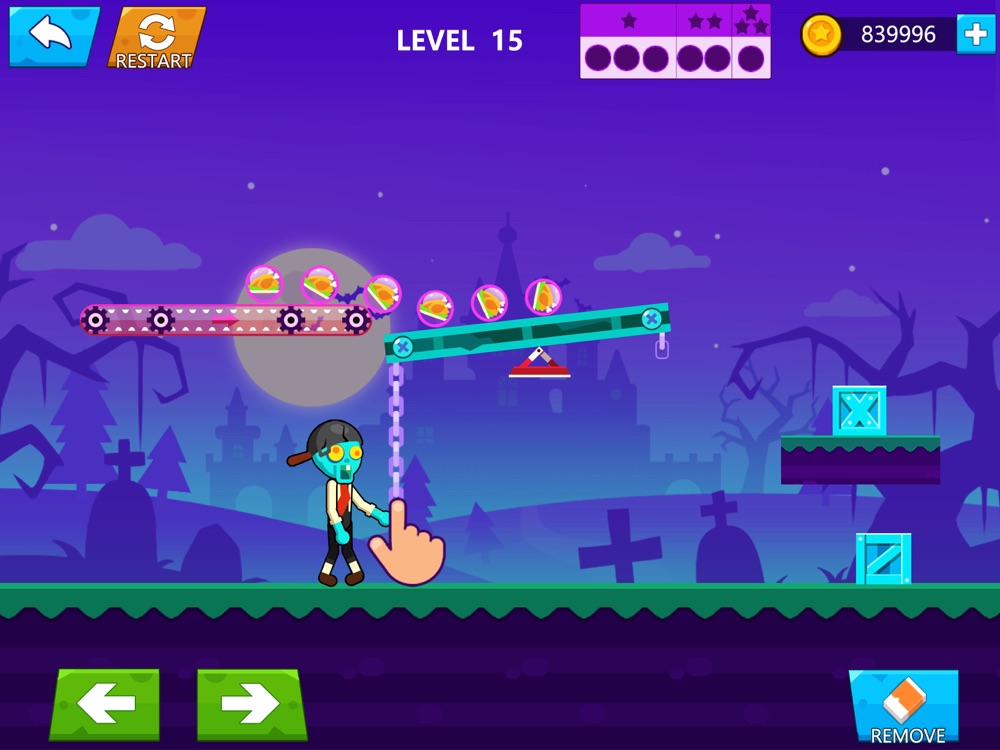Go back with the blue arrow button
The width and height of the screenshot is (1000, 750).
point(54,36)
